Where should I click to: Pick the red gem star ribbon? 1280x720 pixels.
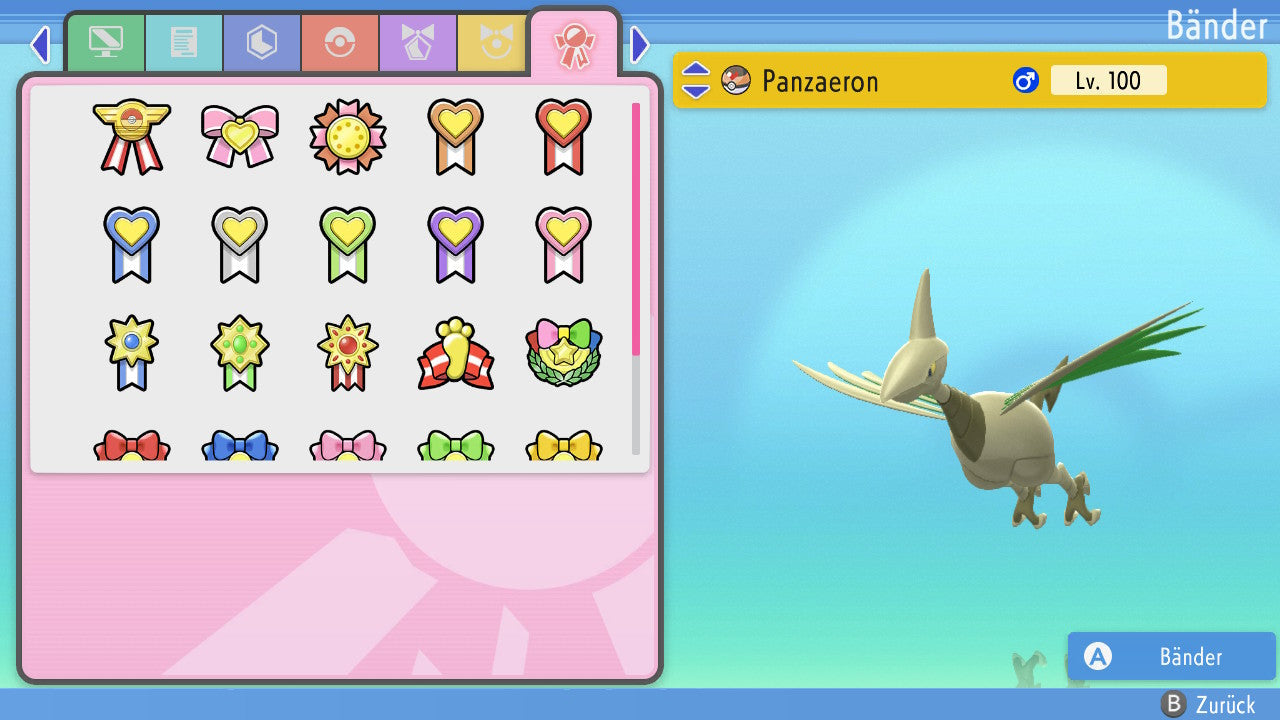coord(348,353)
